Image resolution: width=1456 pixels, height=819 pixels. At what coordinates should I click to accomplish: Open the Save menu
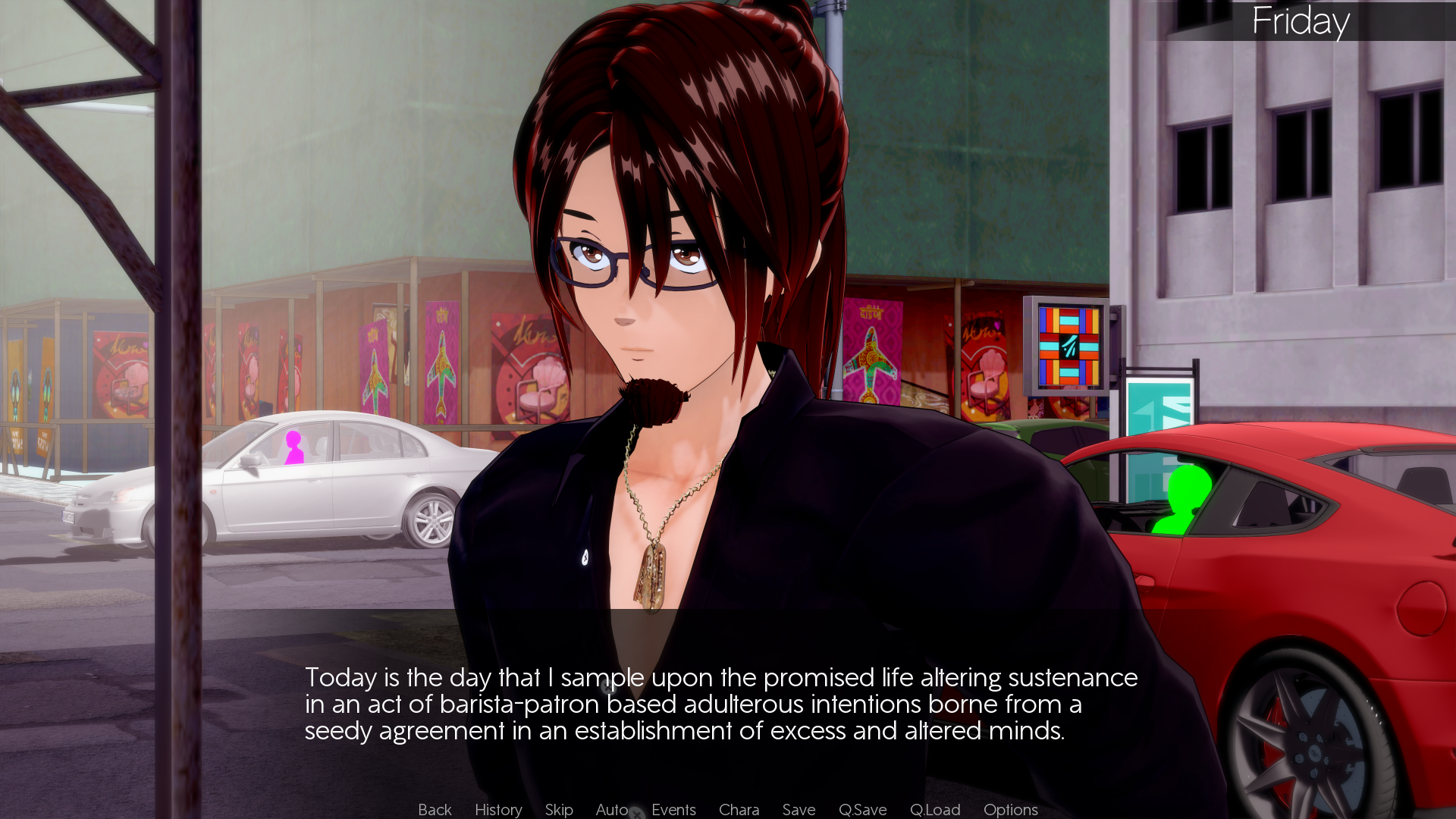pos(799,809)
